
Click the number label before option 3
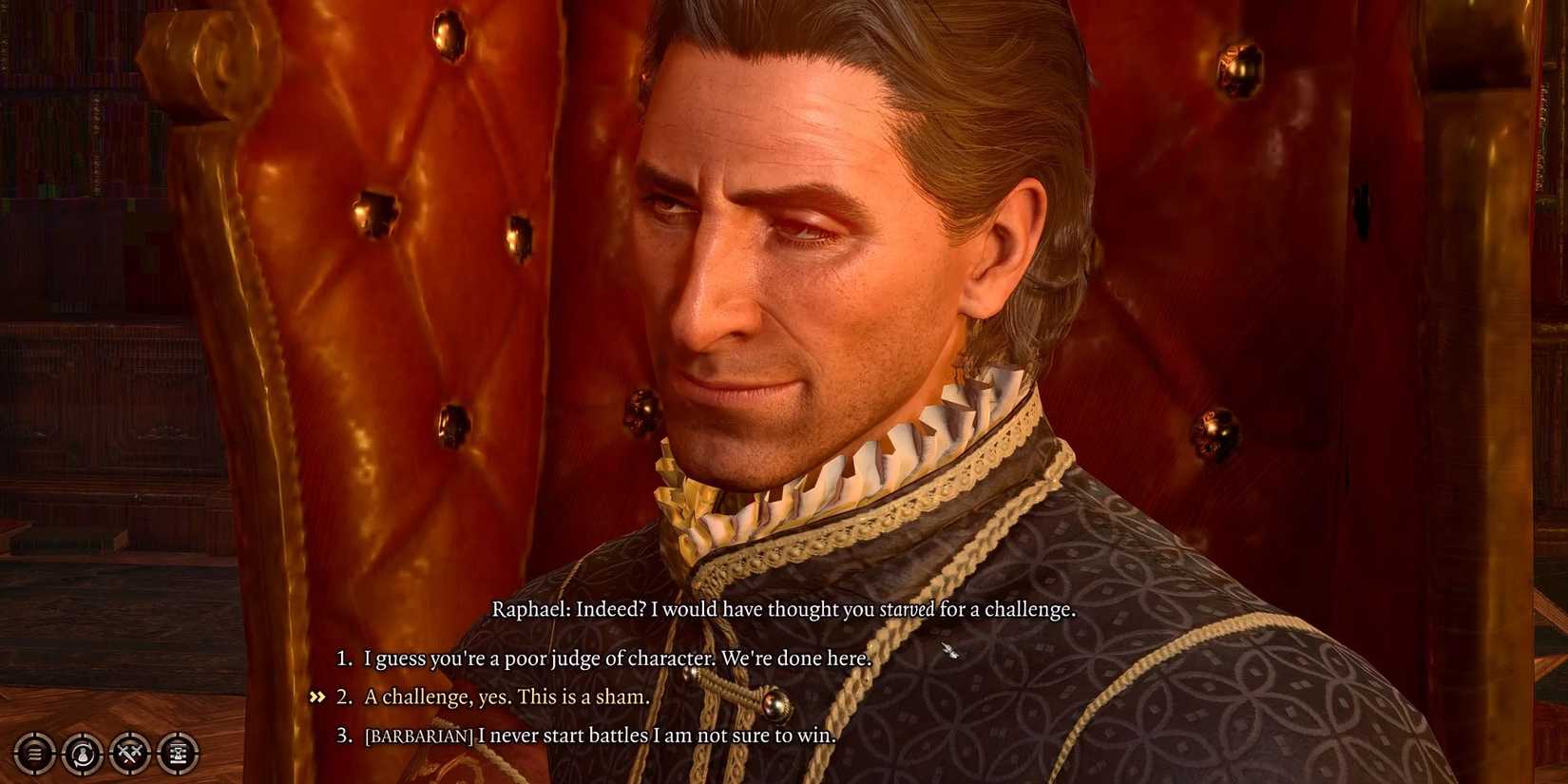pyautogui.click(x=342, y=735)
